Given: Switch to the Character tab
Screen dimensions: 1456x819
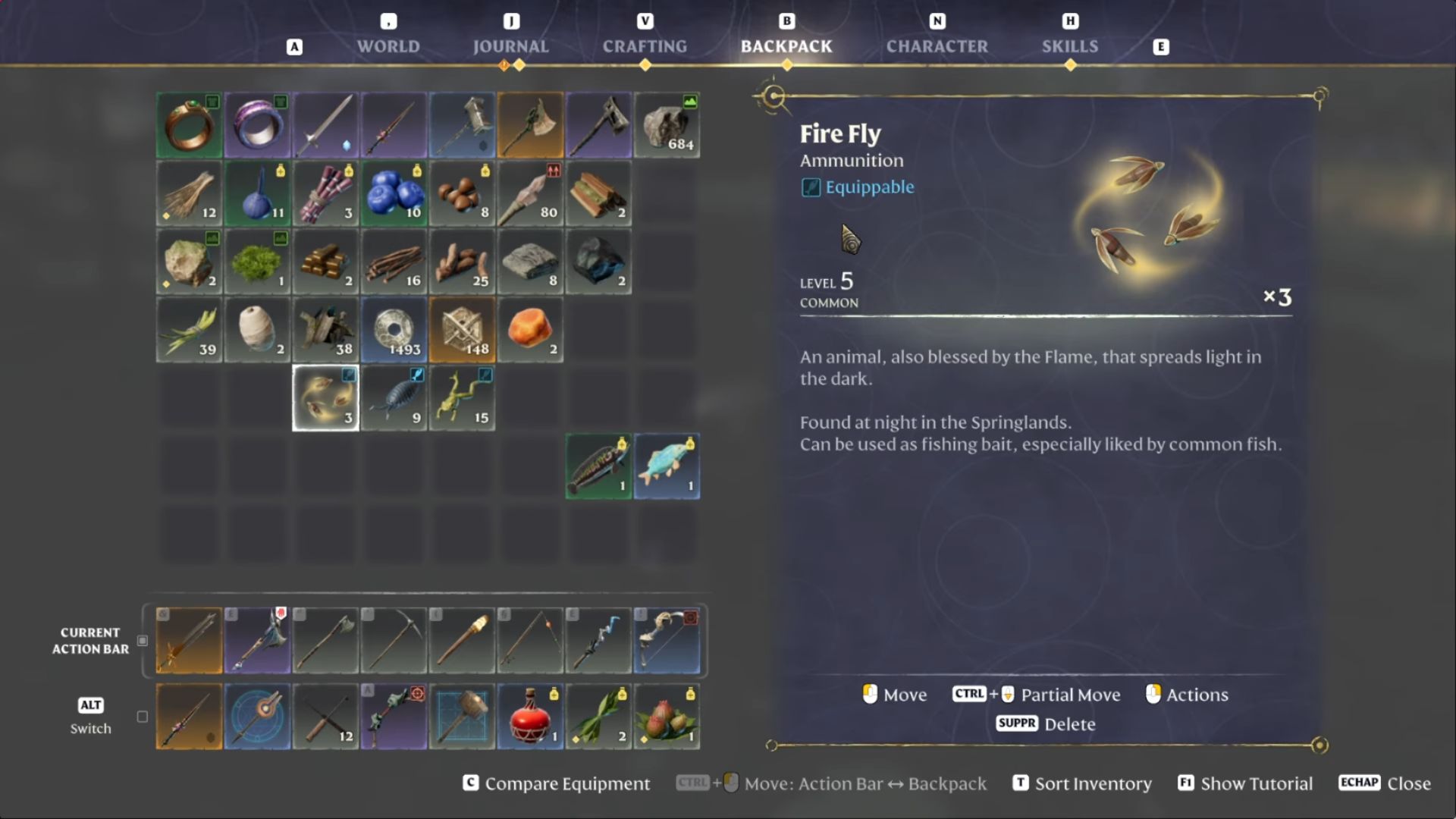Looking at the screenshot, I should (x=937, y=46).
